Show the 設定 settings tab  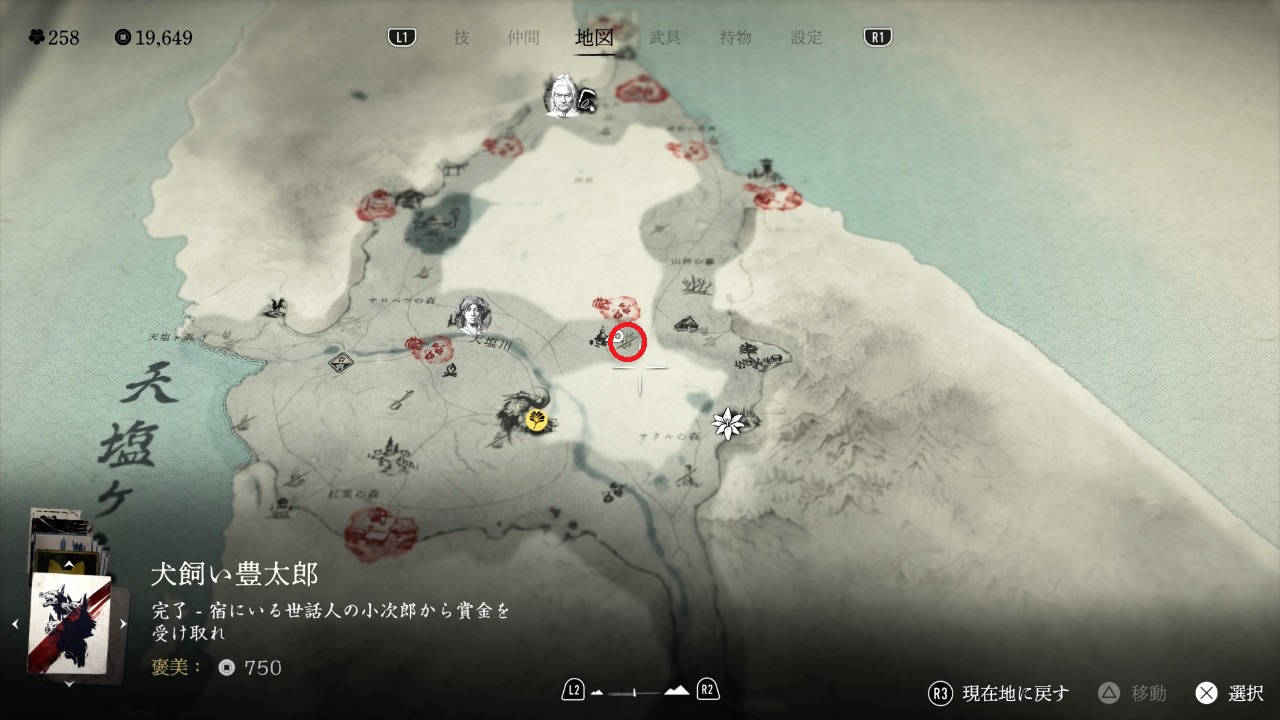point(806,38)
